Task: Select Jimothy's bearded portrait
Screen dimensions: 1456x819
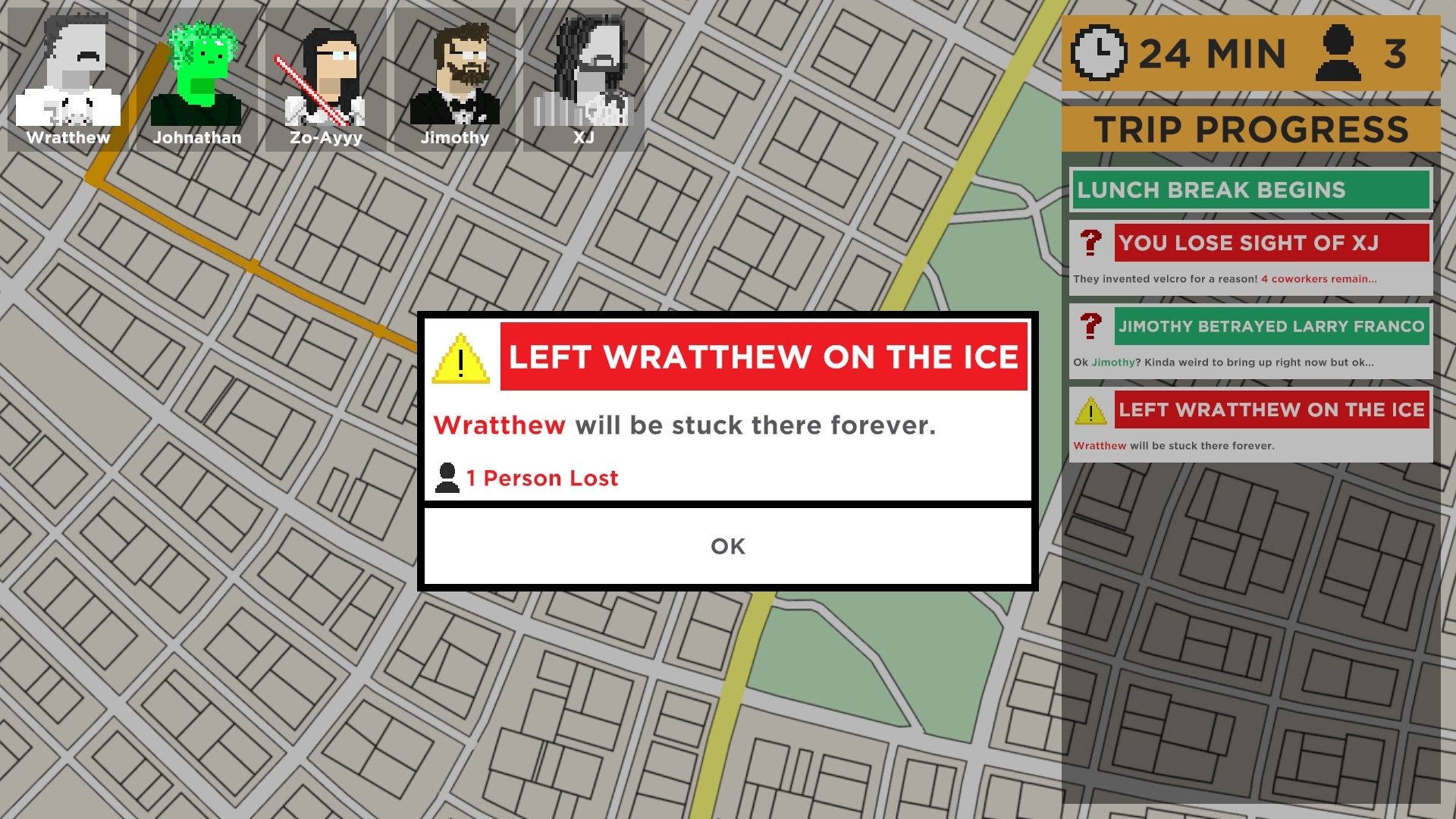Action: click(455, 68)
